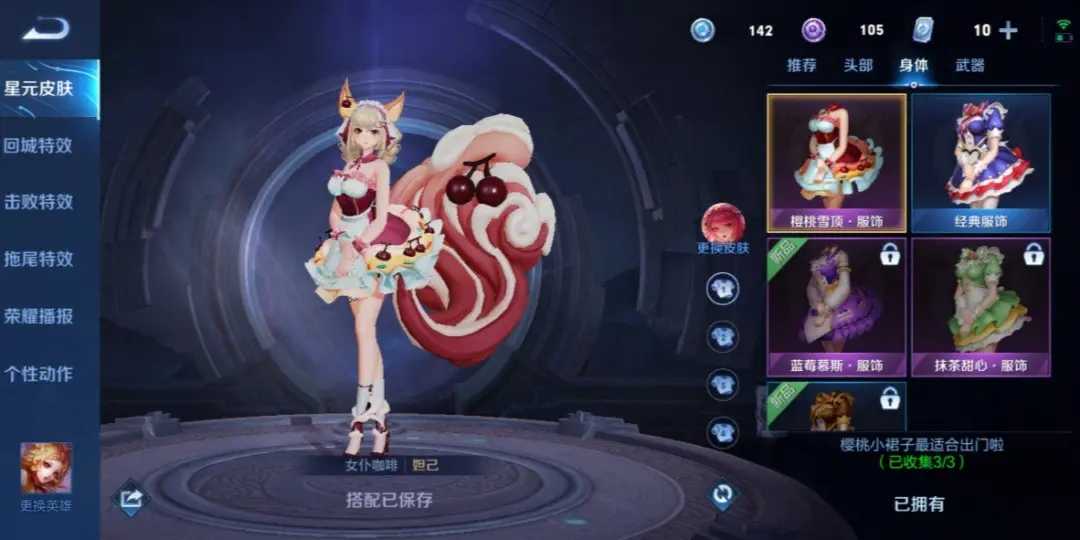Select the 樱桃雪顶 outfit thumbnail
Viewport: 1080px width, 540px height.
tap(836, 162)
